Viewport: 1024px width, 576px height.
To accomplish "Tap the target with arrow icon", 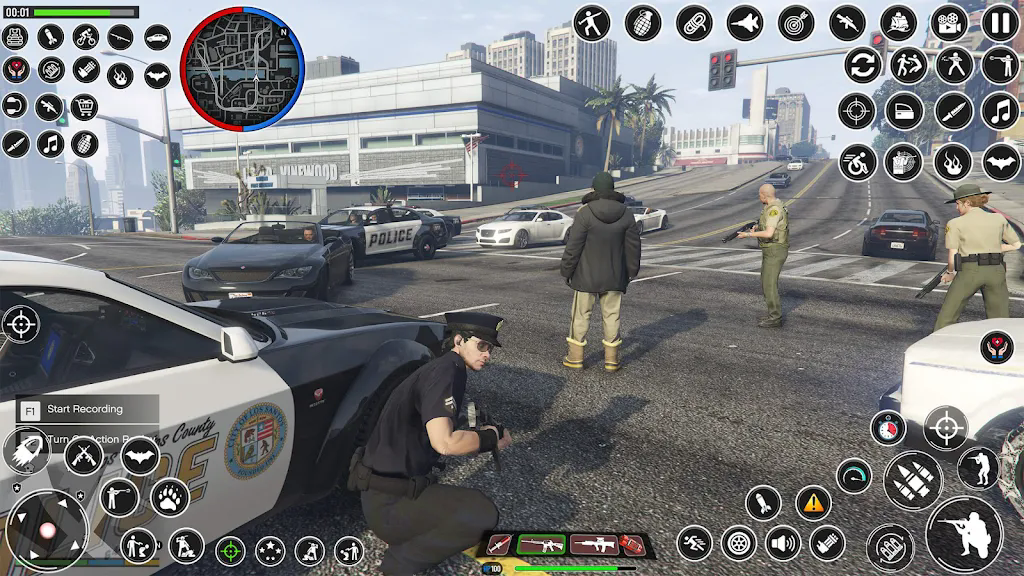I will (x=796, y=22).
